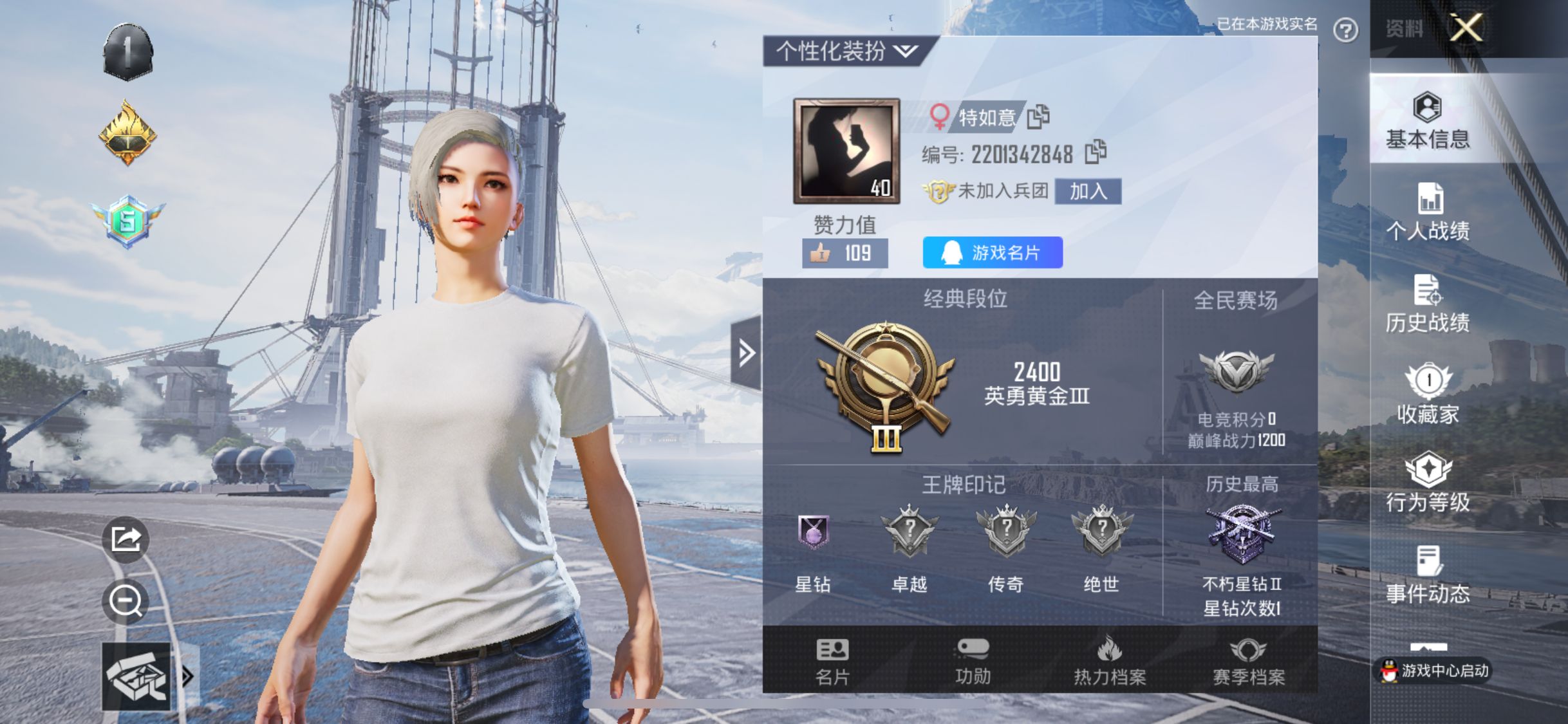Expand the side panel arrow near the character
The height and width of the screenshot is (724, 1568).
coord(747,352)
